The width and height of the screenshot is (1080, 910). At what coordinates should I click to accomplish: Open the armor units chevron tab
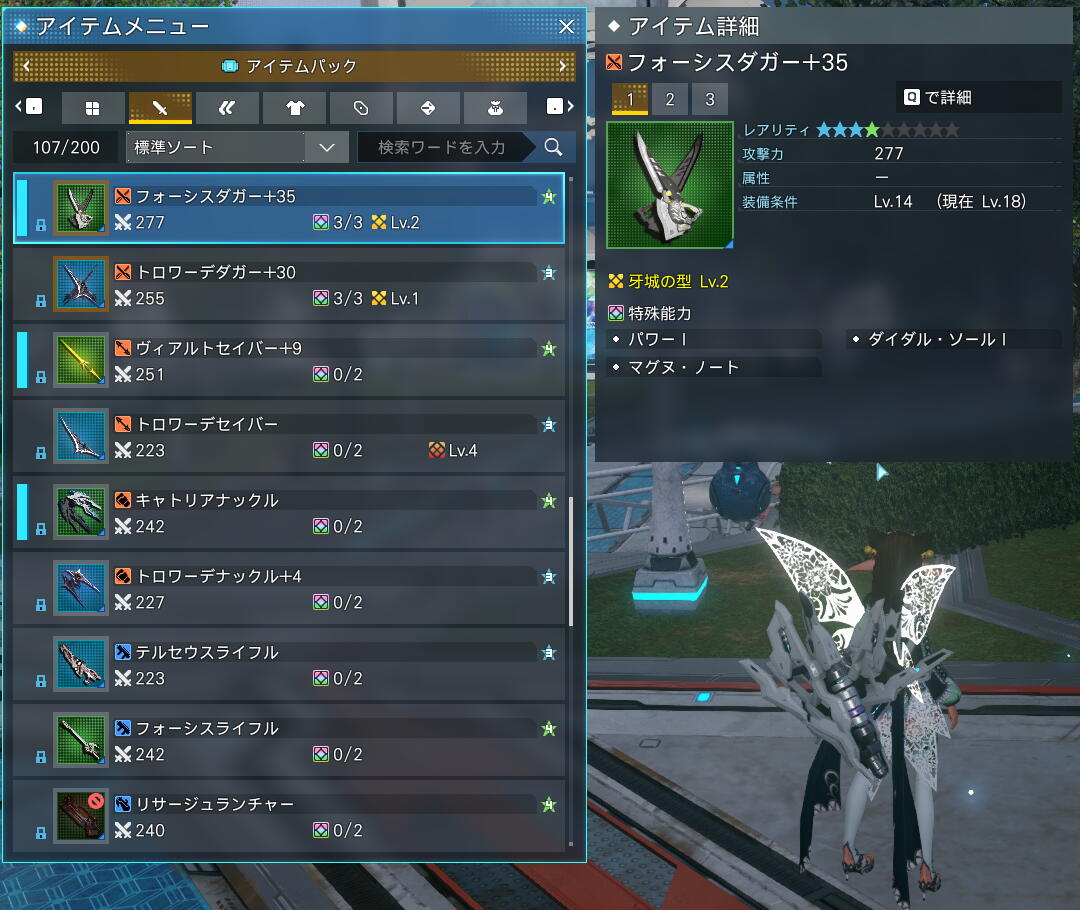(227, 108)
